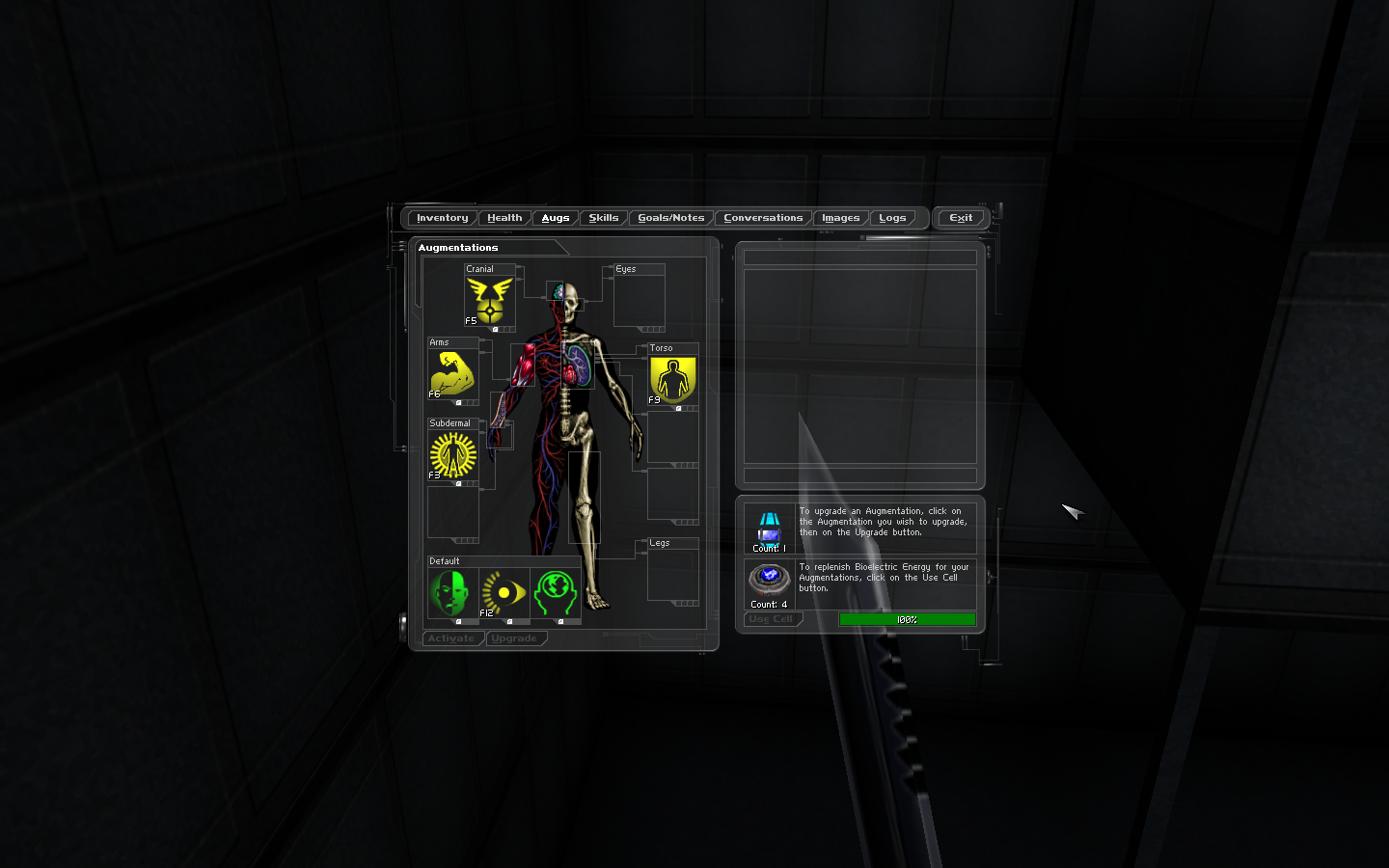Select the green globe head augmentation
Image resolution: width=1389 pixels, height=868 pixels.
click(x=555, y=593)
